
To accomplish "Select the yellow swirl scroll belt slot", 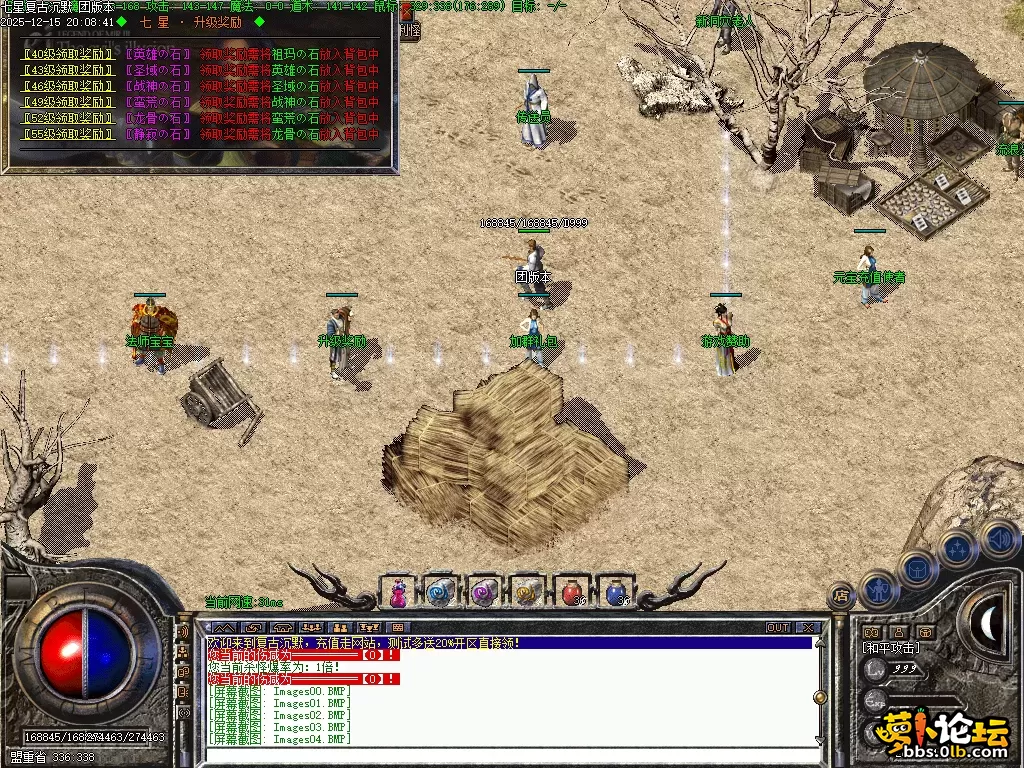I will (528, 593).
